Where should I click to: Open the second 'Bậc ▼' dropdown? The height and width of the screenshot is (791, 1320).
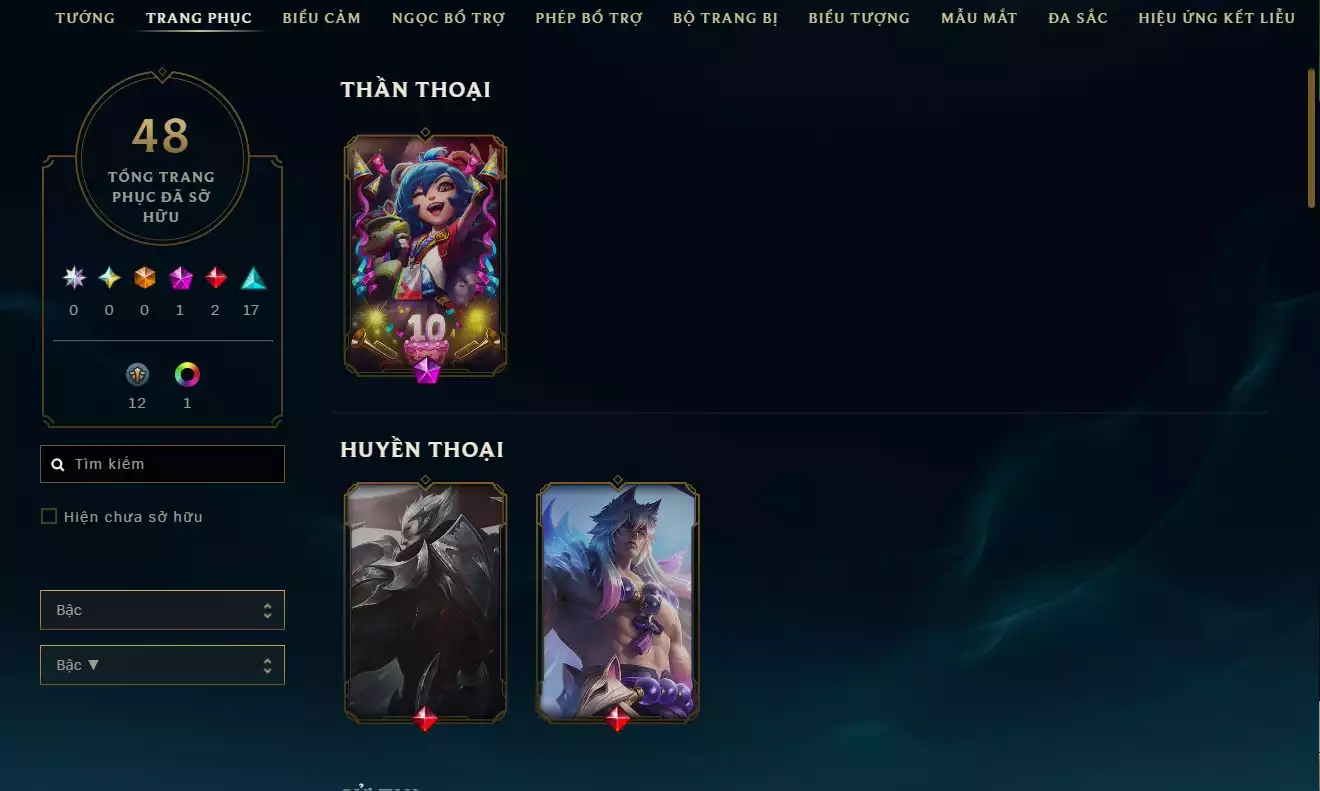point(162,664)
